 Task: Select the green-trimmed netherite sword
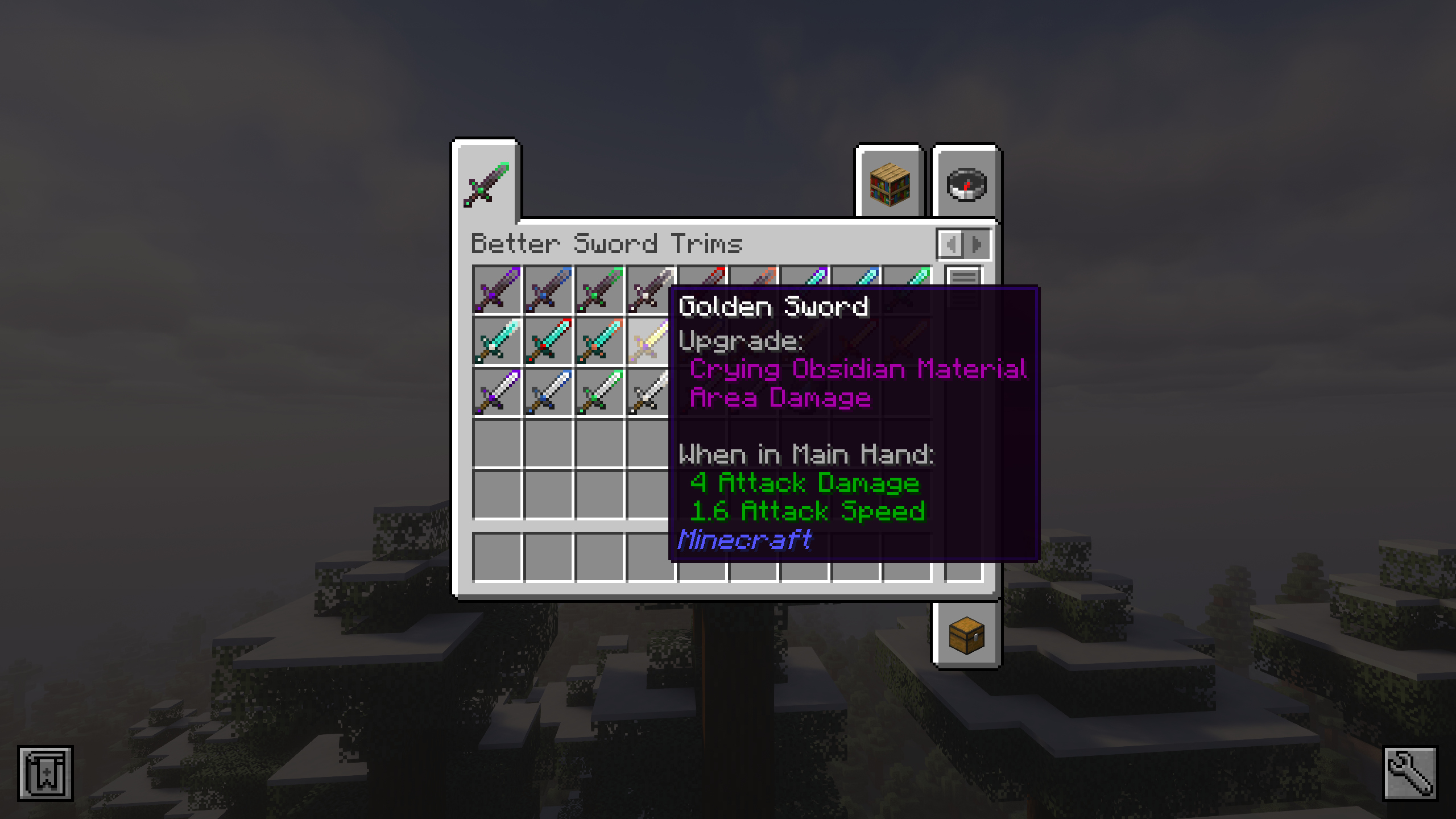(x=601, y=290)
